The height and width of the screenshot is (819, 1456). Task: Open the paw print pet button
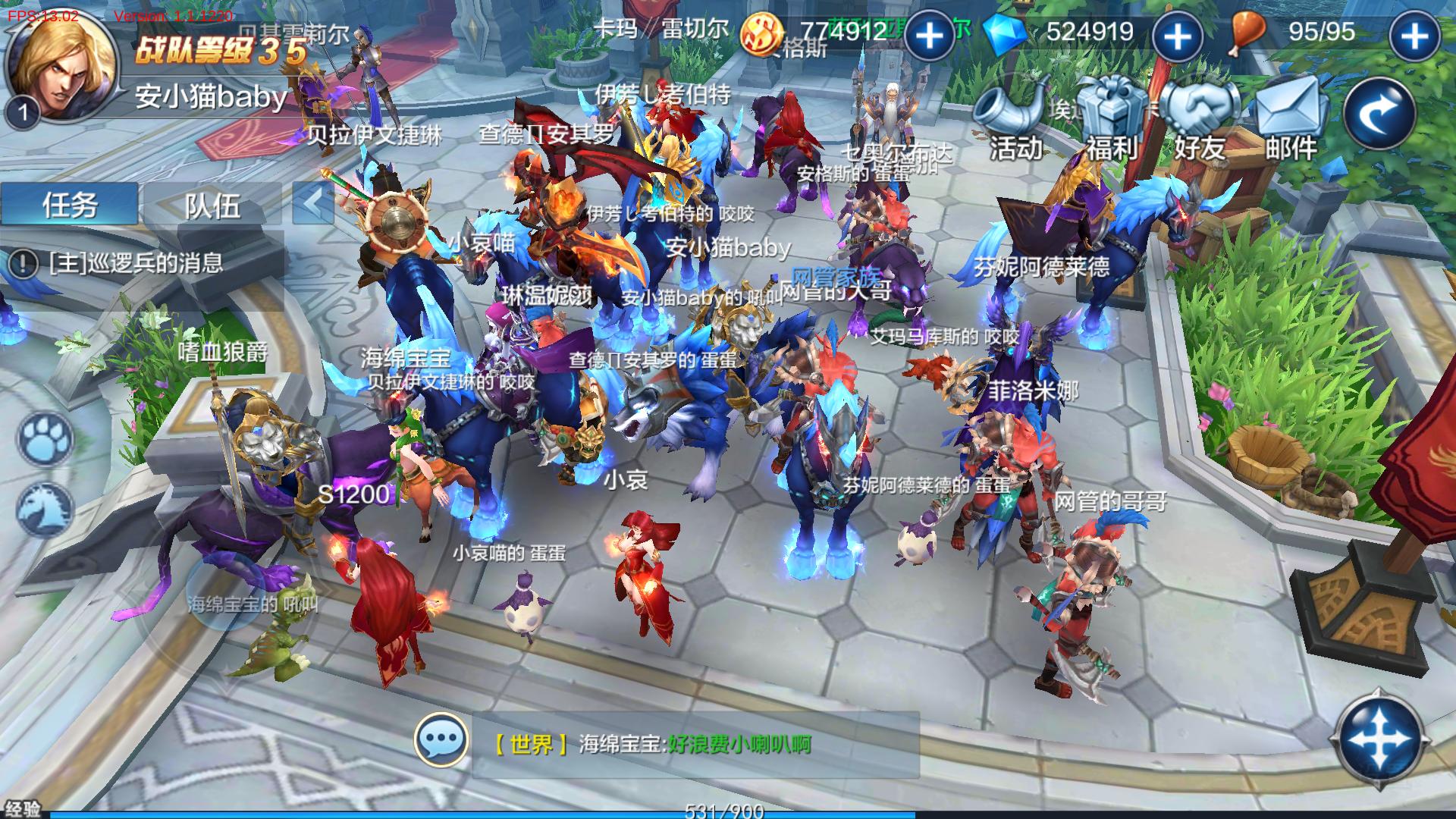pos(45,440)
